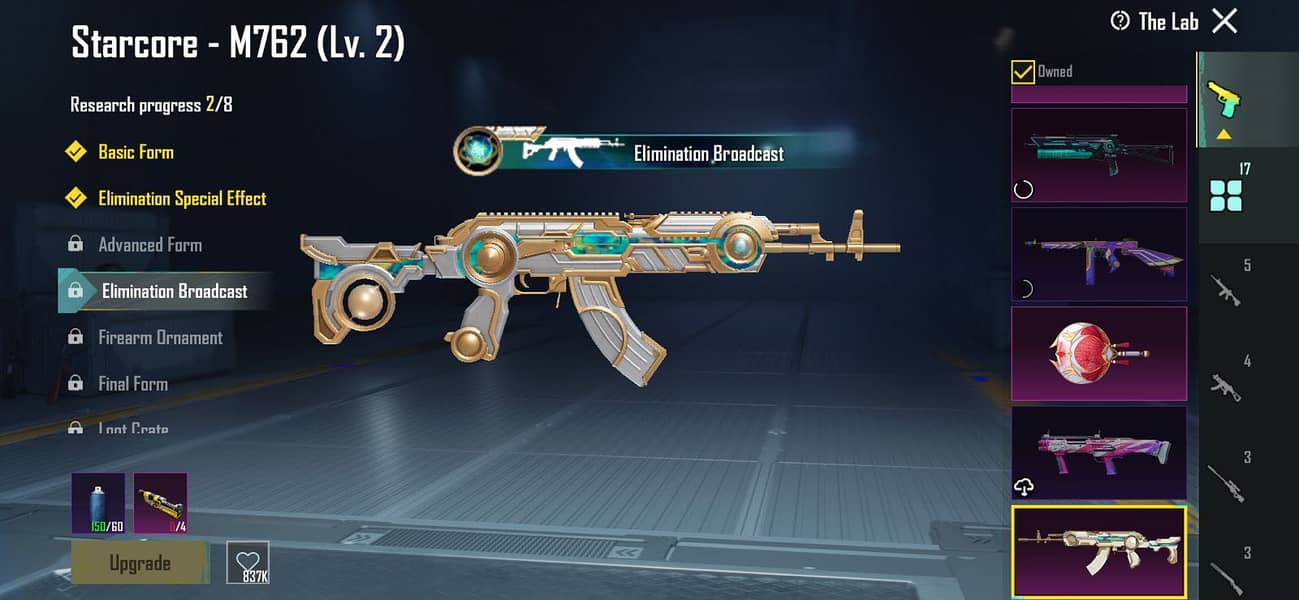This screenshot has height=600, width=1299.
Task: Pick the purple Thompson-style gun skin
Action: 1099,254
